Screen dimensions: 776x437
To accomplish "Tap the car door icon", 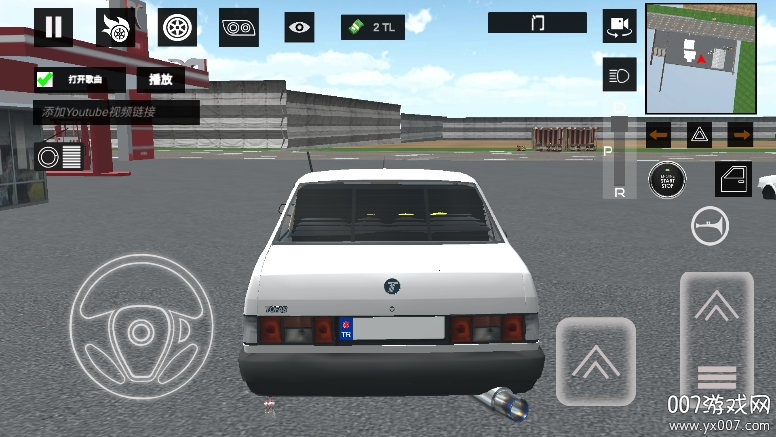I will click(x=733, y=179).
